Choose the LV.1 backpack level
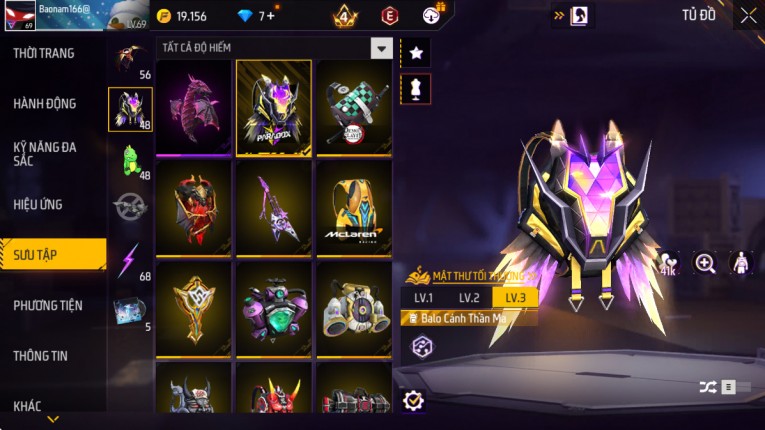Image resolution: width=765 pixels, height=430 pixels. coord(423,298)
